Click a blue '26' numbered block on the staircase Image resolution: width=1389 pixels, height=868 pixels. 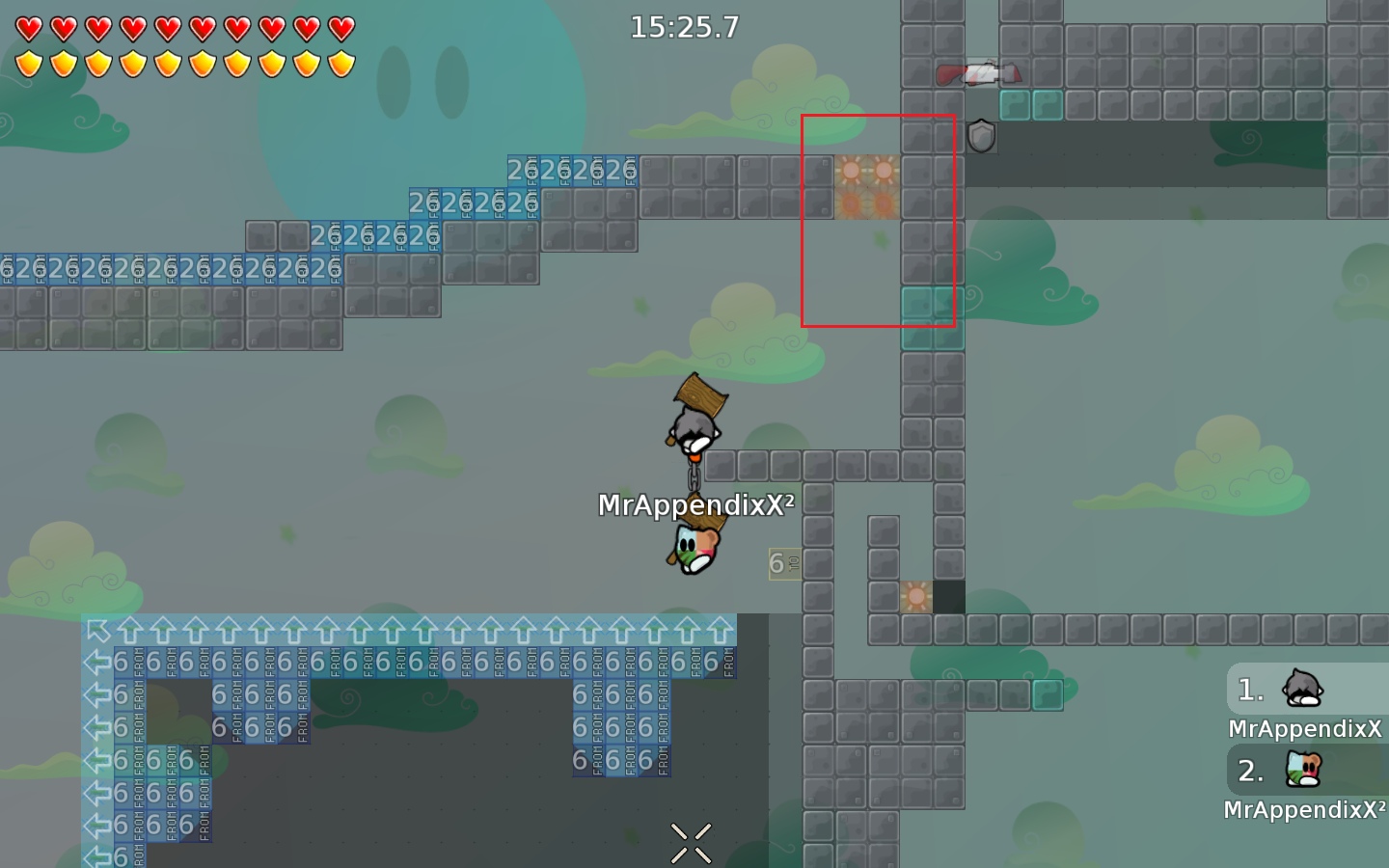521,169
